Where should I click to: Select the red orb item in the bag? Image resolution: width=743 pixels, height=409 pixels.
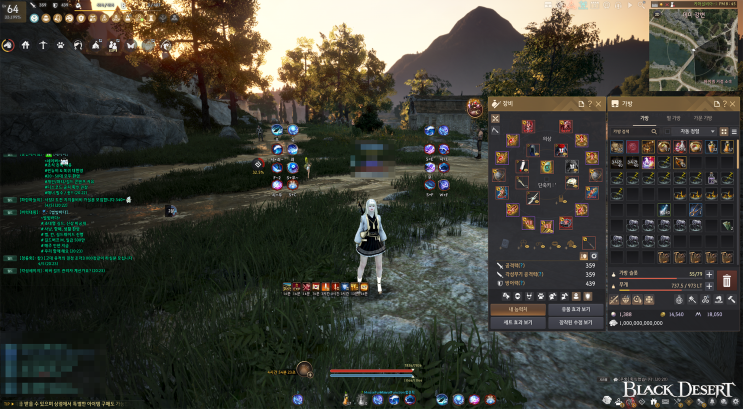(x=631, y=148)
